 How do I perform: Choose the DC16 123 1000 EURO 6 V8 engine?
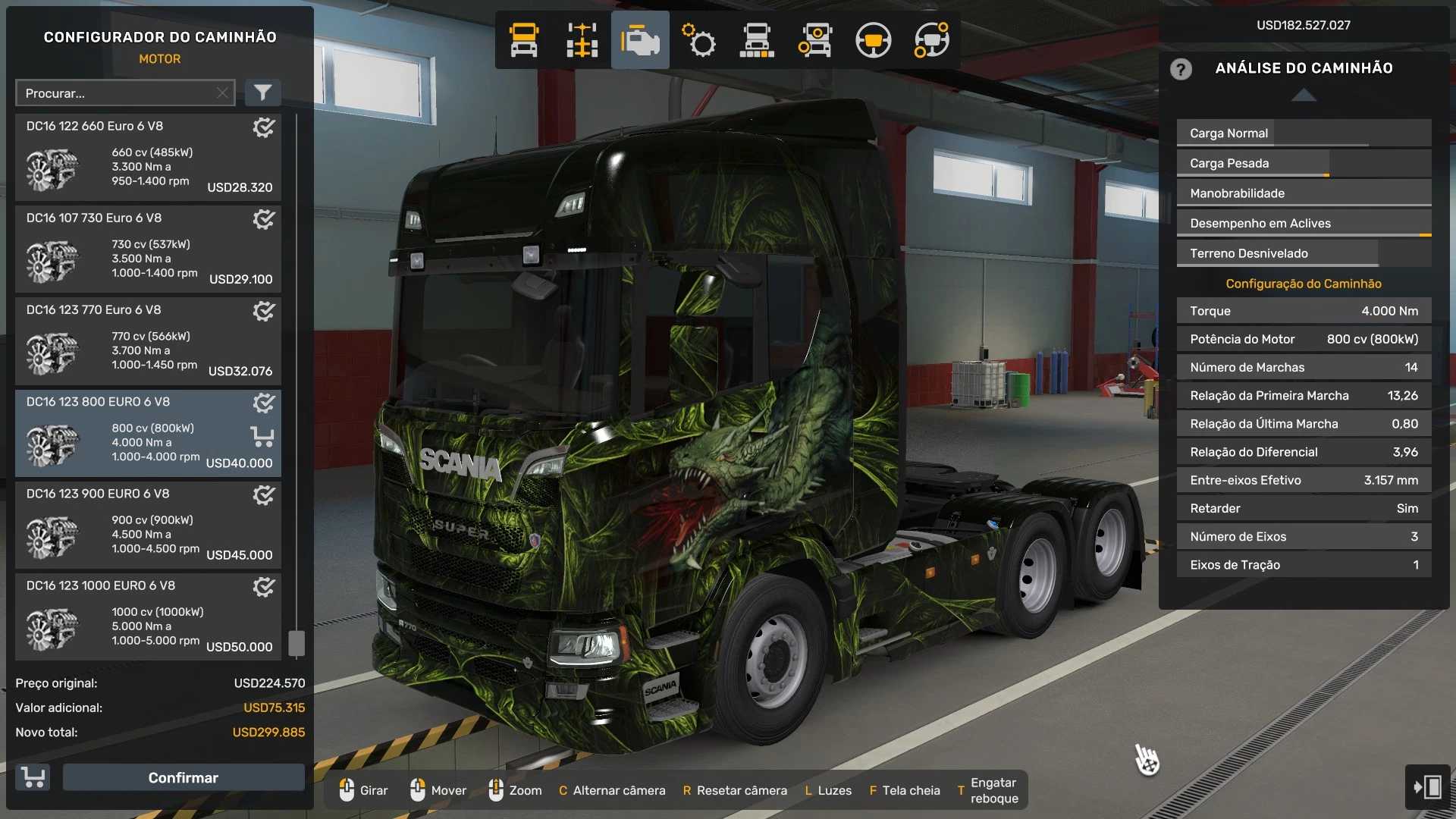point(148,617)
